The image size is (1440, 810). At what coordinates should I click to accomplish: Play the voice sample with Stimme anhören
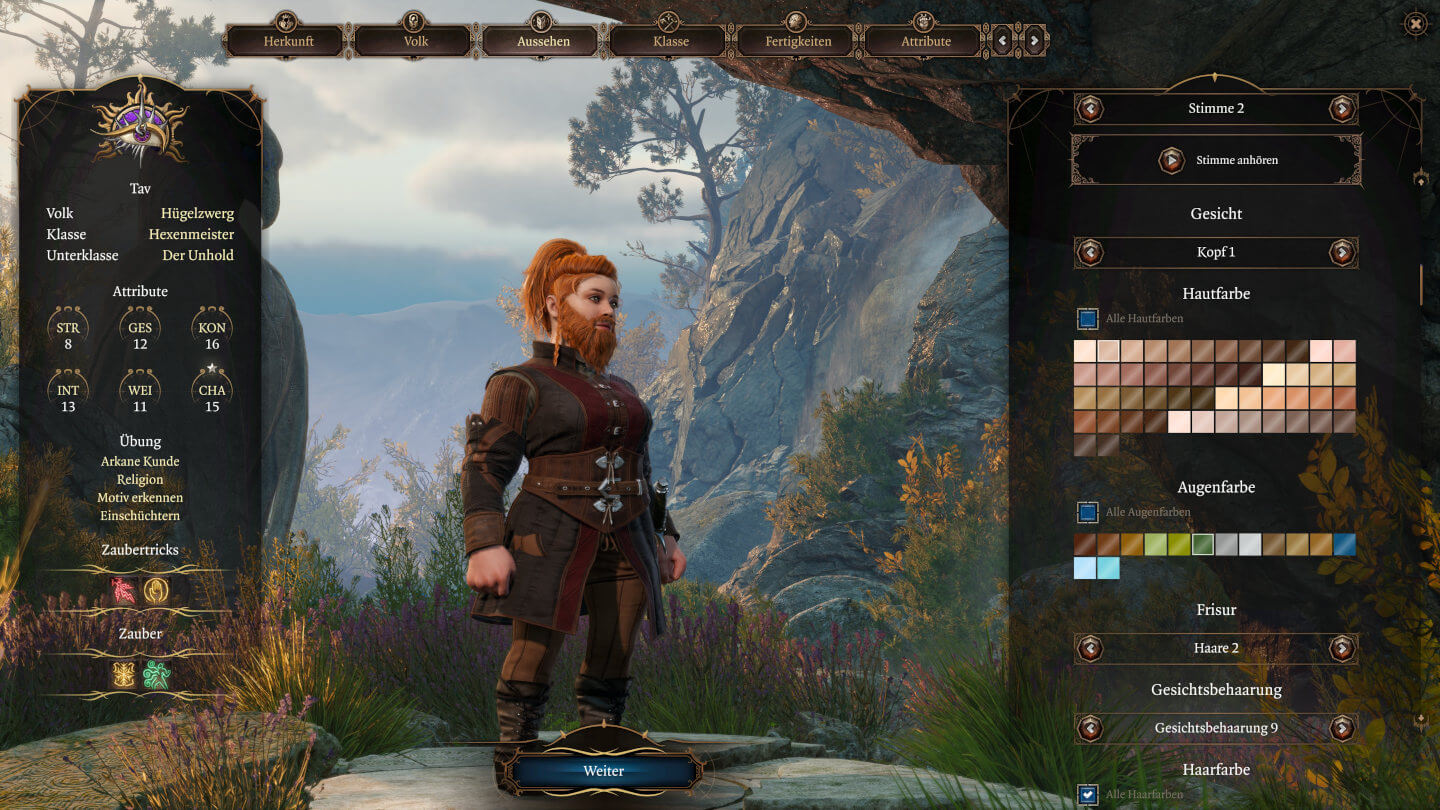point(1171,160)
